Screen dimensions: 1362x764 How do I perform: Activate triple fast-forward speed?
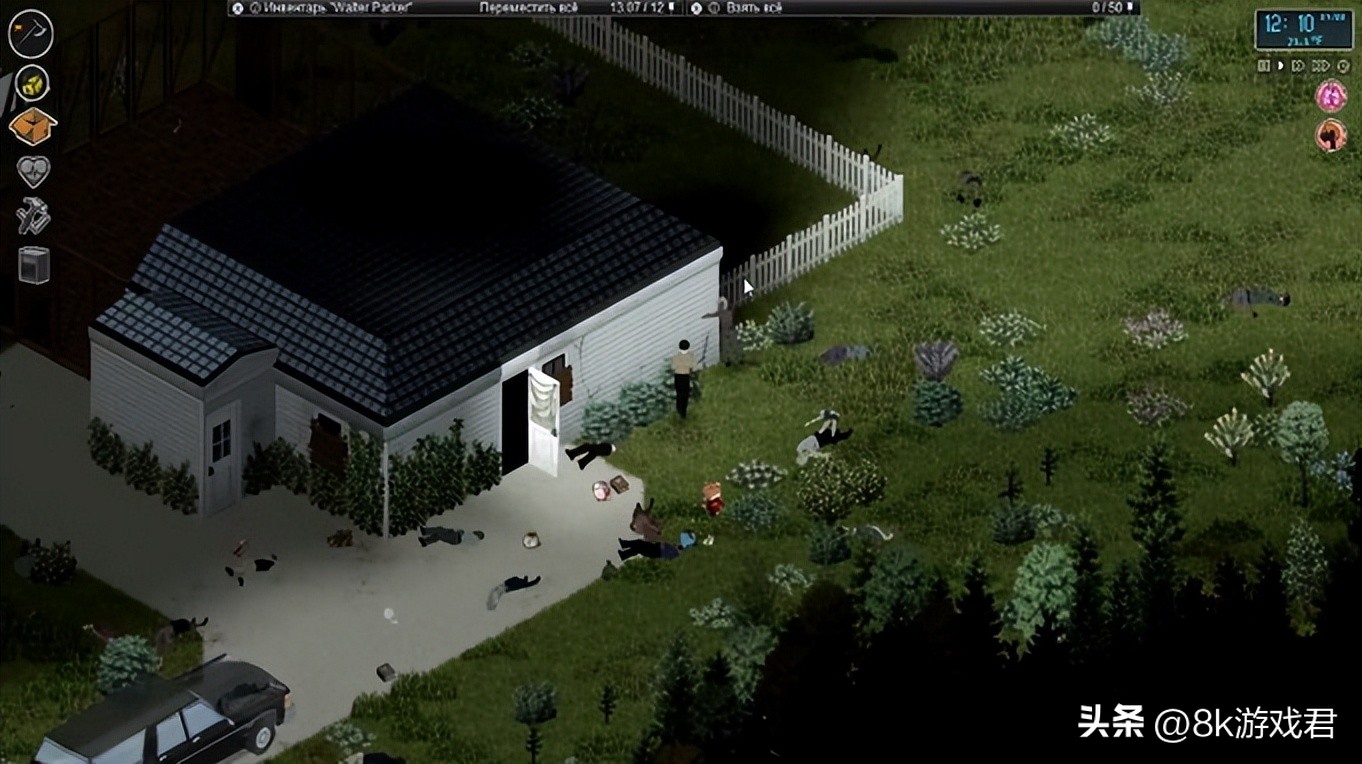[x=1320, y=66]
